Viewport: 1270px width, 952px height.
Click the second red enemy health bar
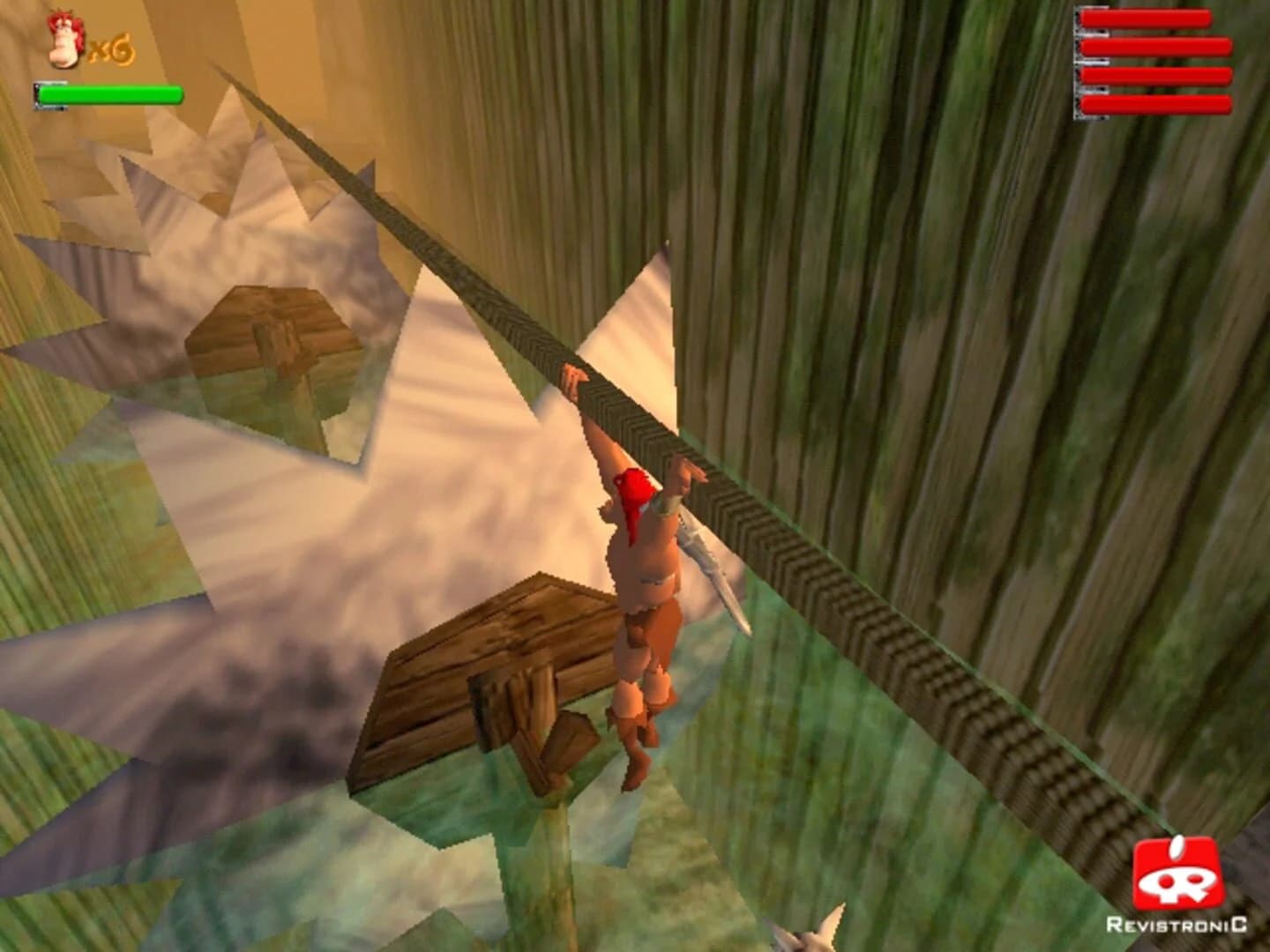(1155, 47)
